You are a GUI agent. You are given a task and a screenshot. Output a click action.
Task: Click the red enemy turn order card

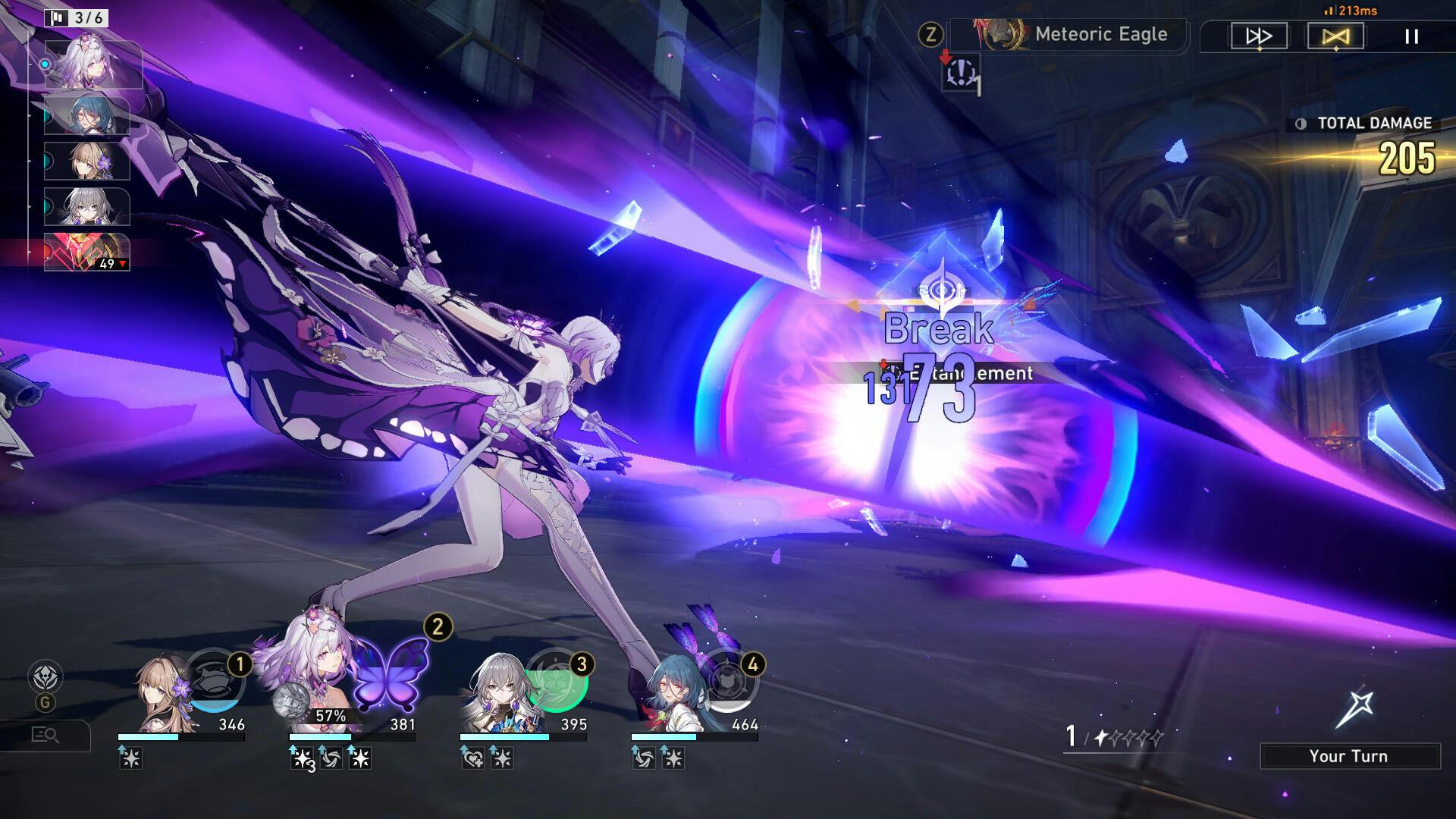point(86,252)
